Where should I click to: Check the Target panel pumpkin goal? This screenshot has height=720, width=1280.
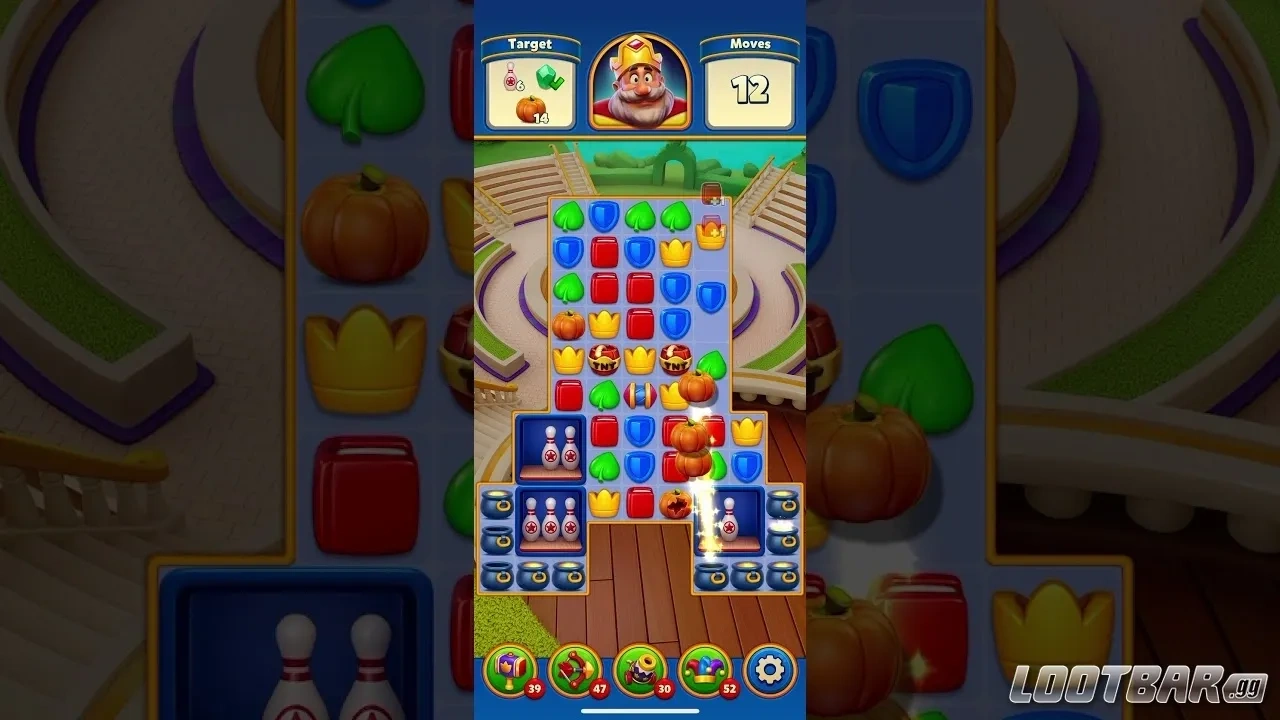tap(531, 109)
